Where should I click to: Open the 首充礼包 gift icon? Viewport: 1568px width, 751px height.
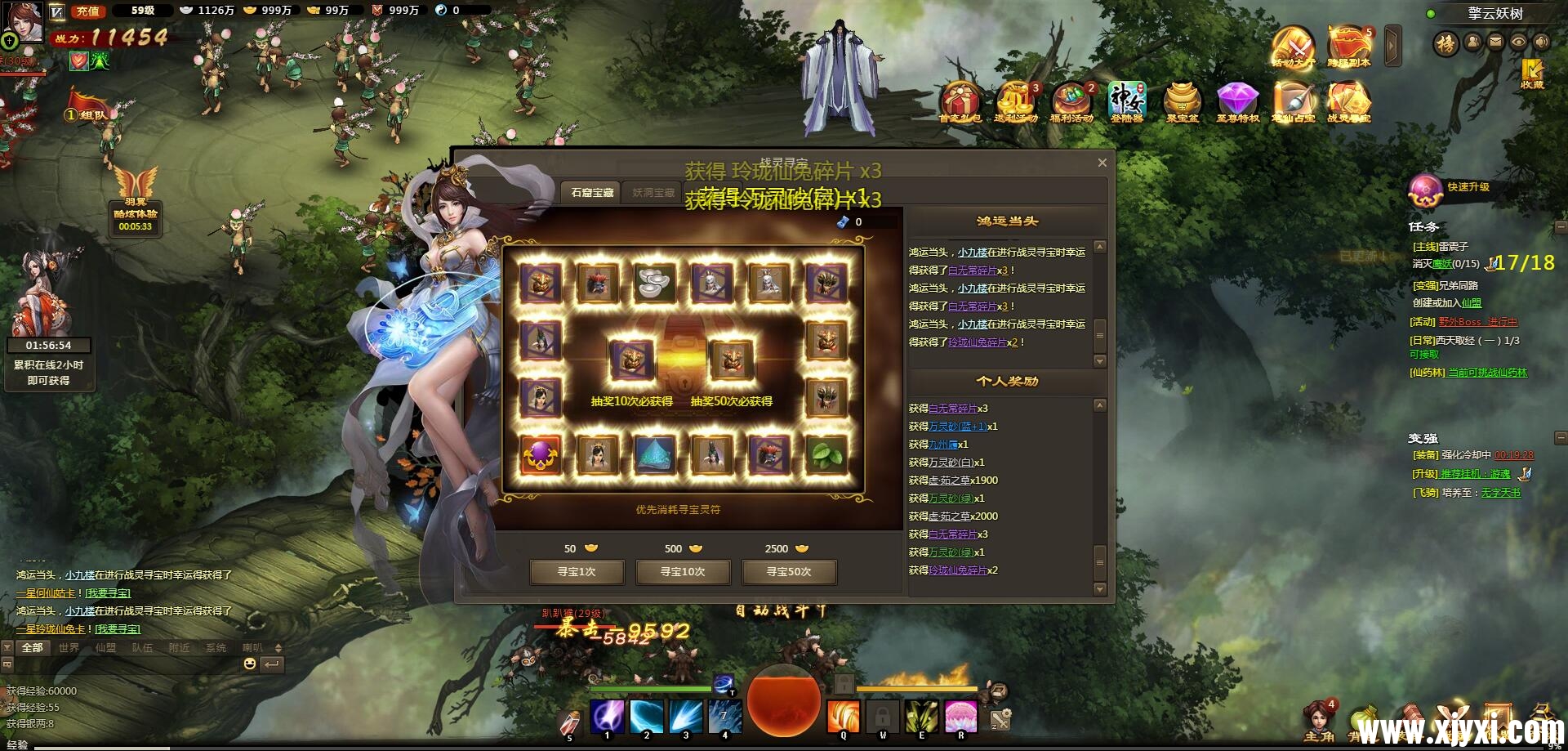960,102
